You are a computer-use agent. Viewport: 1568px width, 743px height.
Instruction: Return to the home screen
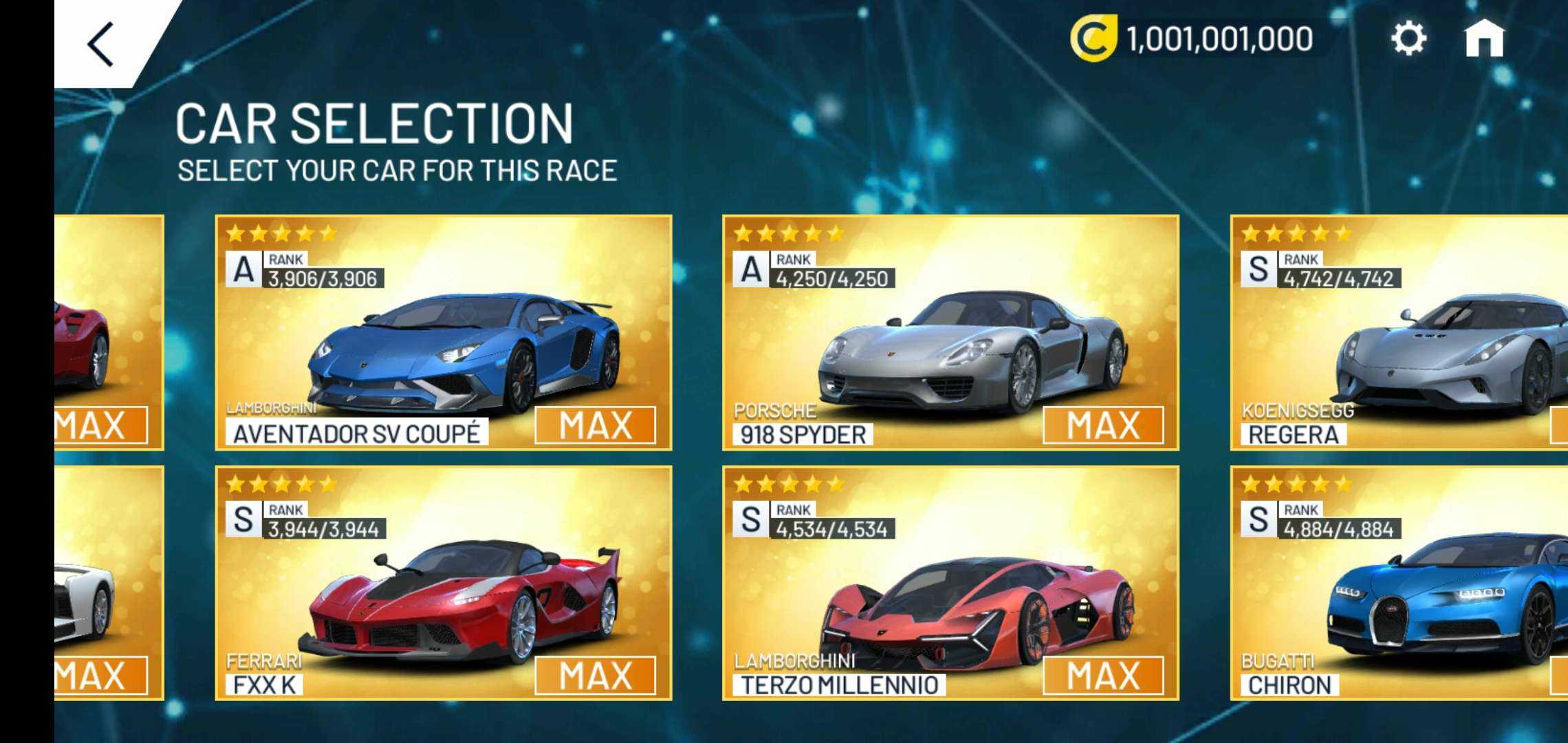tap(1484, 39)
